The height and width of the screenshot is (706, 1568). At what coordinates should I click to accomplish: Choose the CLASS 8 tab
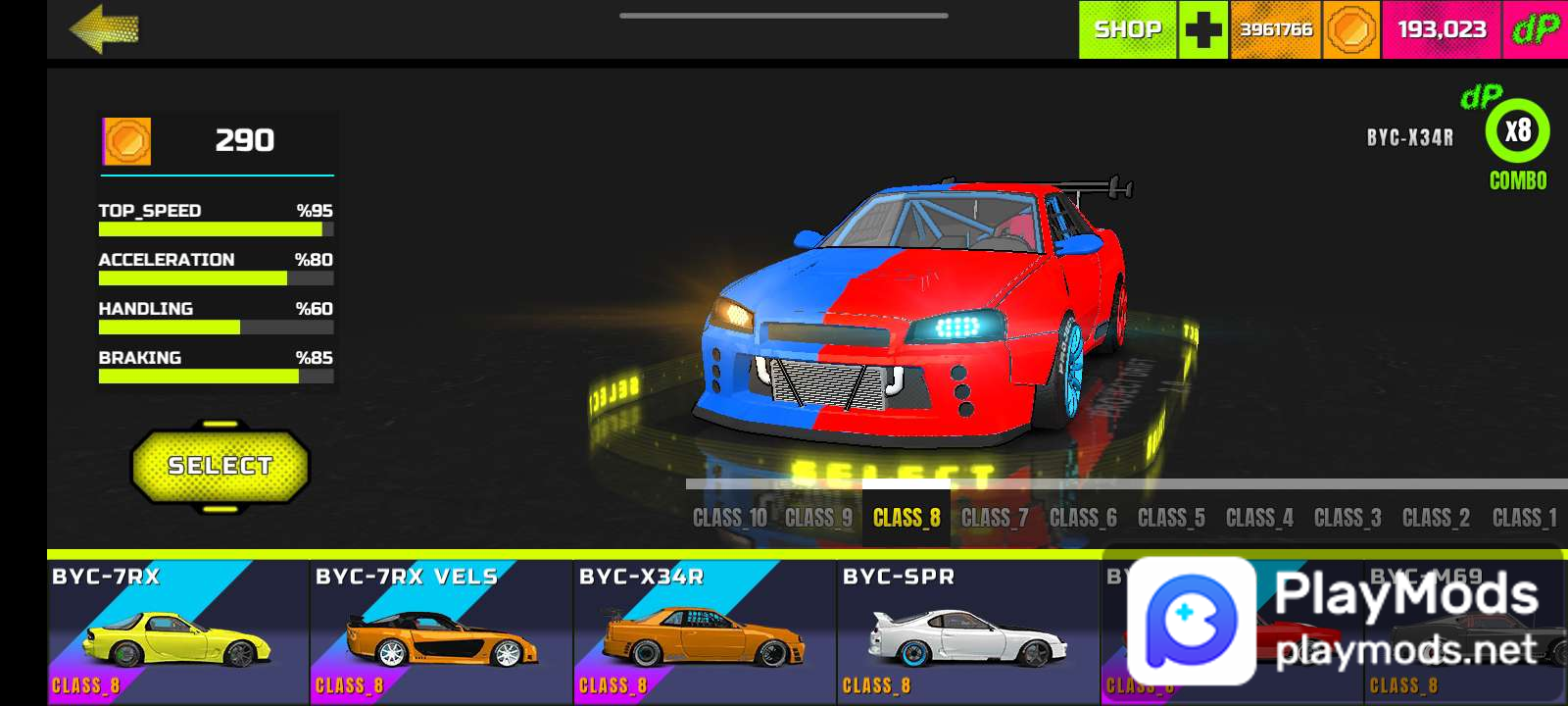coord(906,518)
